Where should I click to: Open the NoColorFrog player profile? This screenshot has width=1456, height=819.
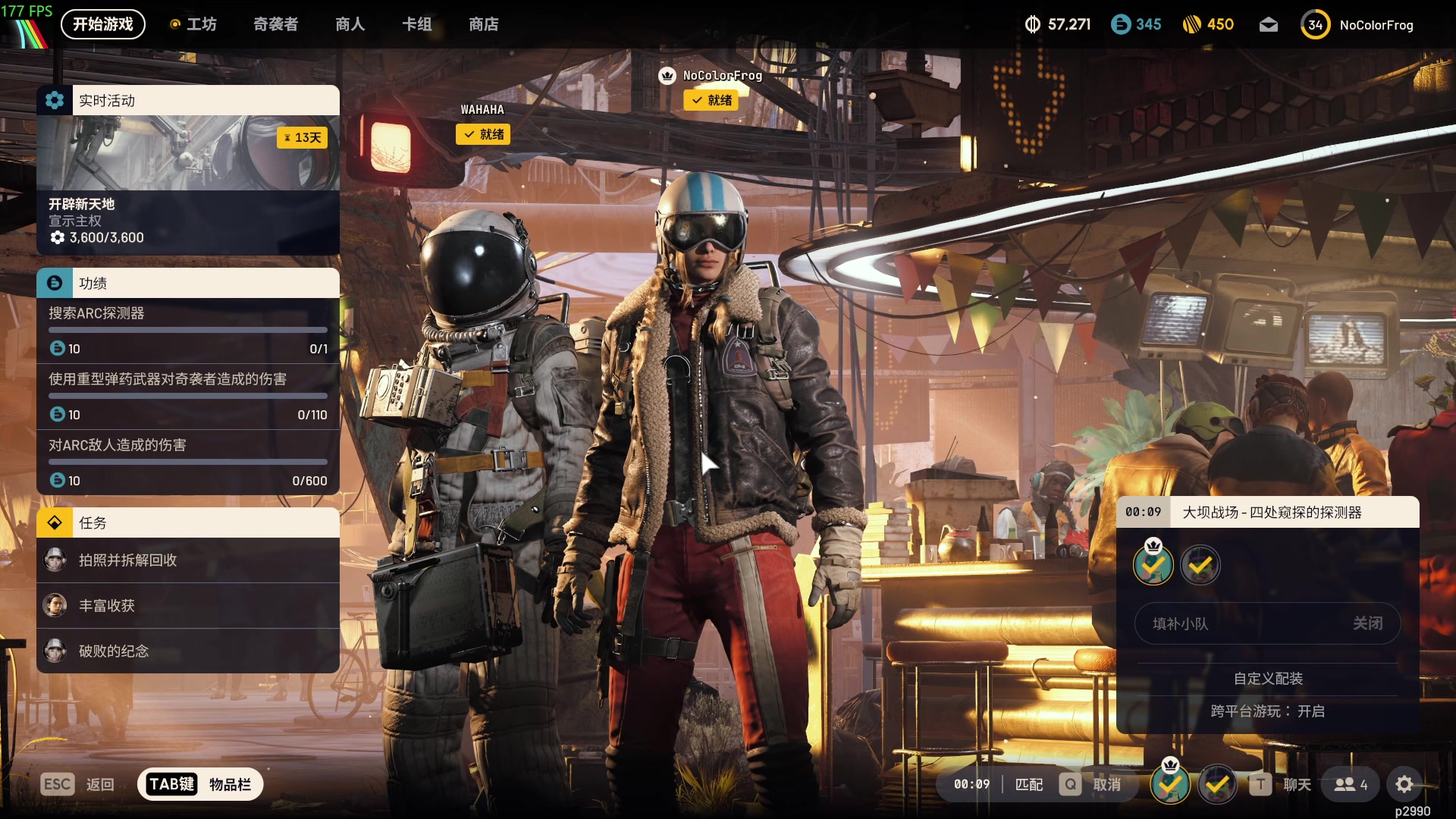pos(1357,25)
